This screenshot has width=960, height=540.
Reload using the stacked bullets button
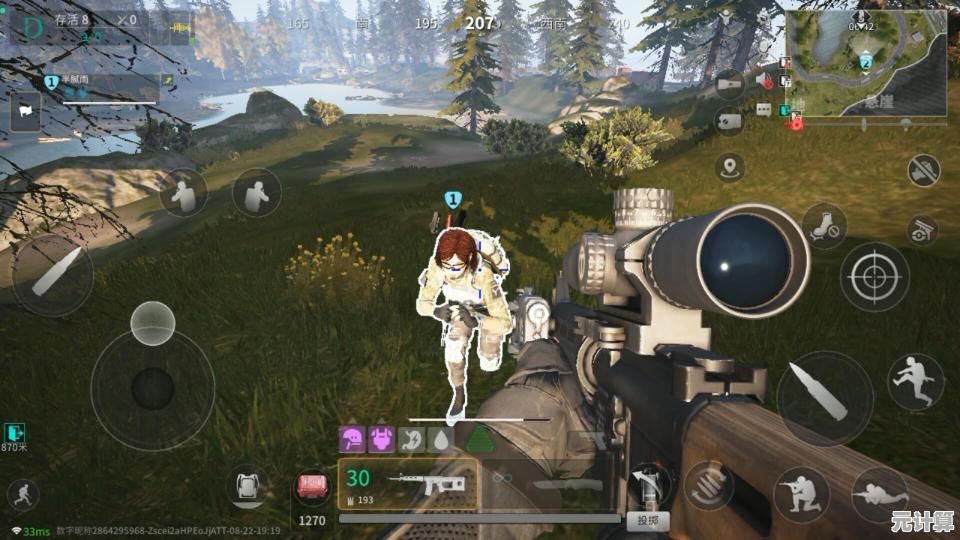click(x=709, y=484)
